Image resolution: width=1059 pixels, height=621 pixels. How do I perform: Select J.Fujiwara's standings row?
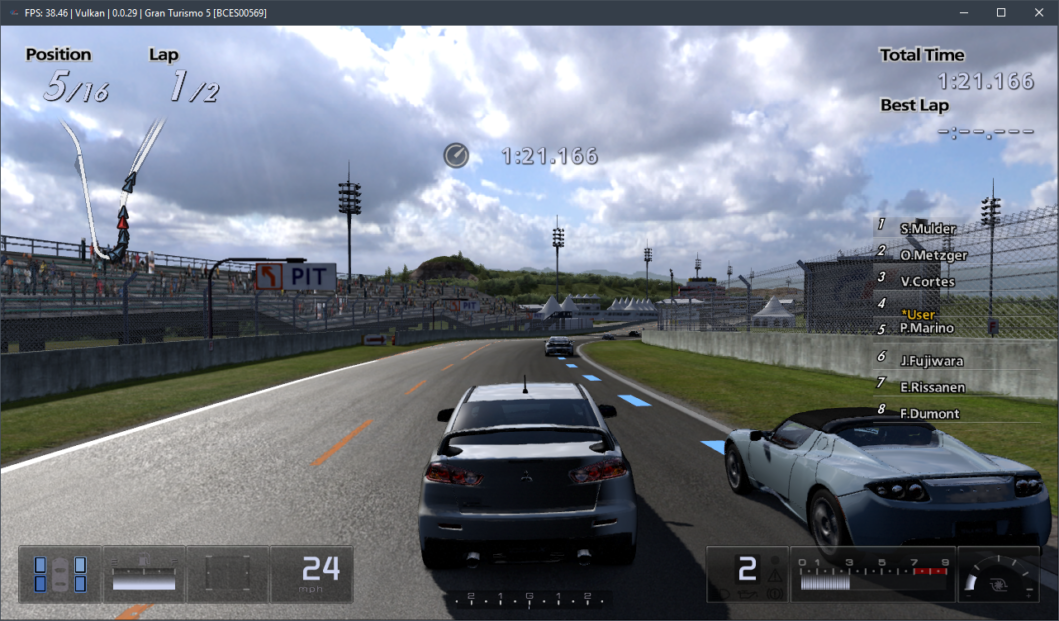pyautogui.click(x=932, y=360)
